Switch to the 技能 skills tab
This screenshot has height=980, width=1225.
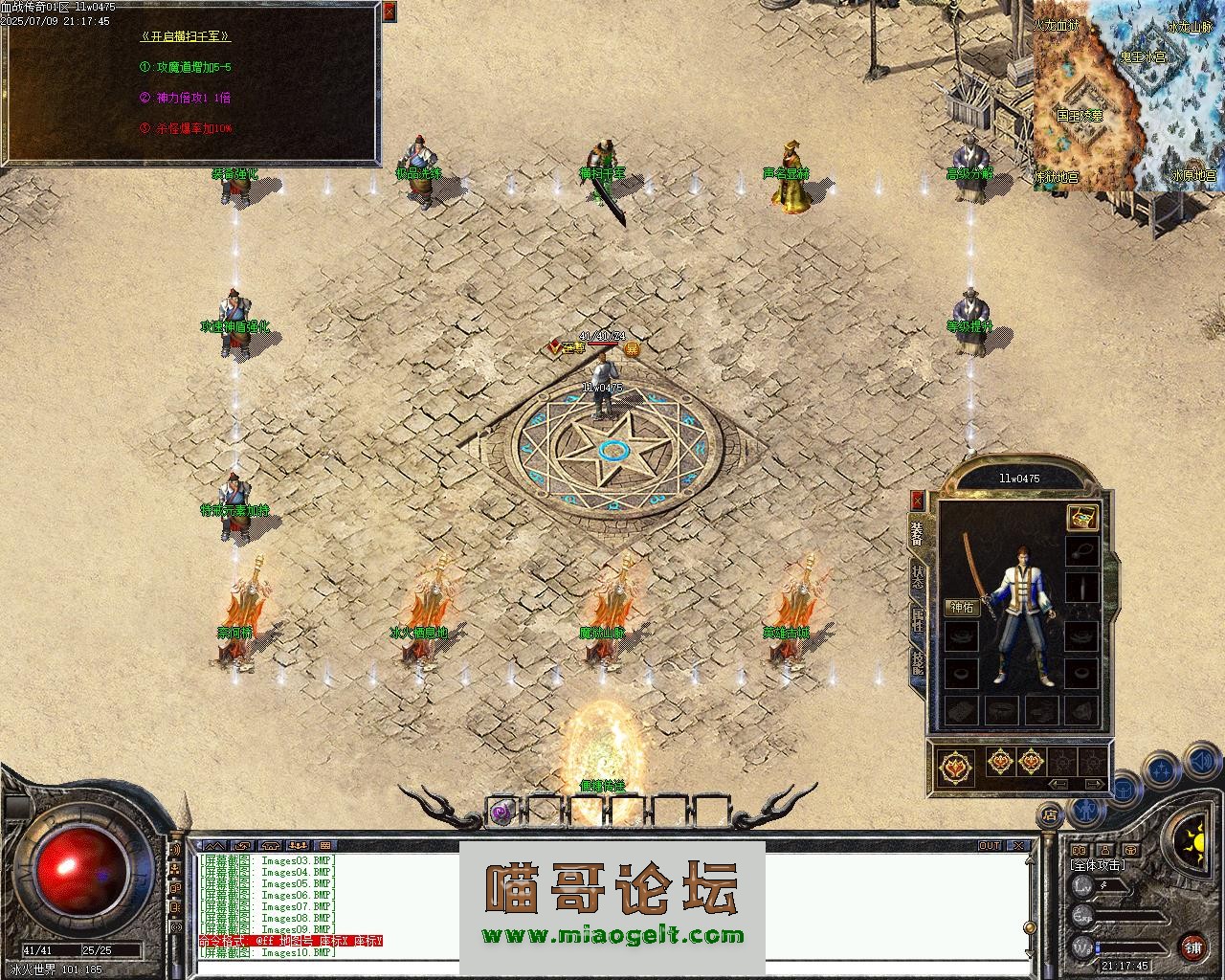pyautogui.click(x=918, y=661)
